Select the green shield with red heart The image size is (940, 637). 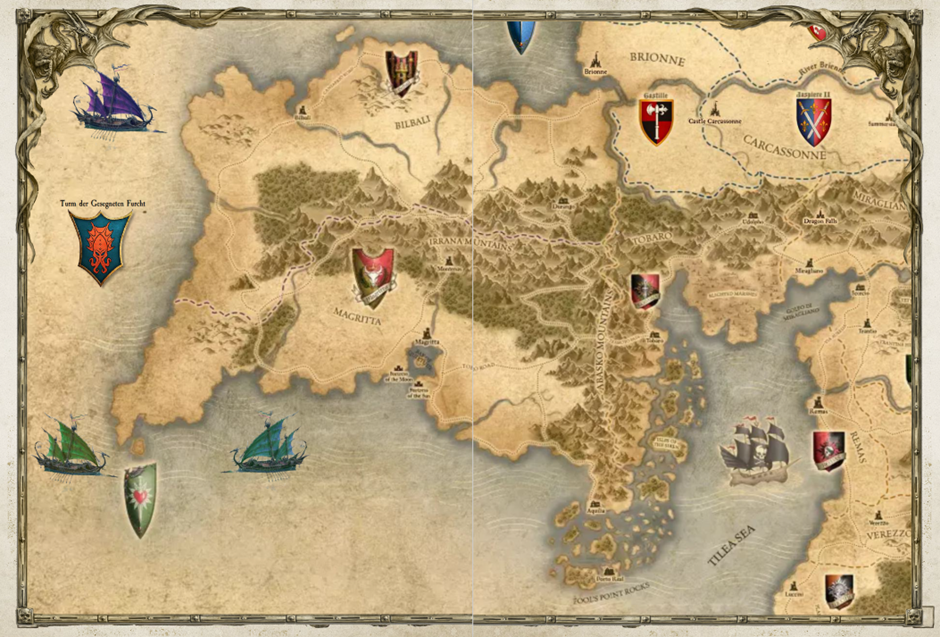[140, 498]
